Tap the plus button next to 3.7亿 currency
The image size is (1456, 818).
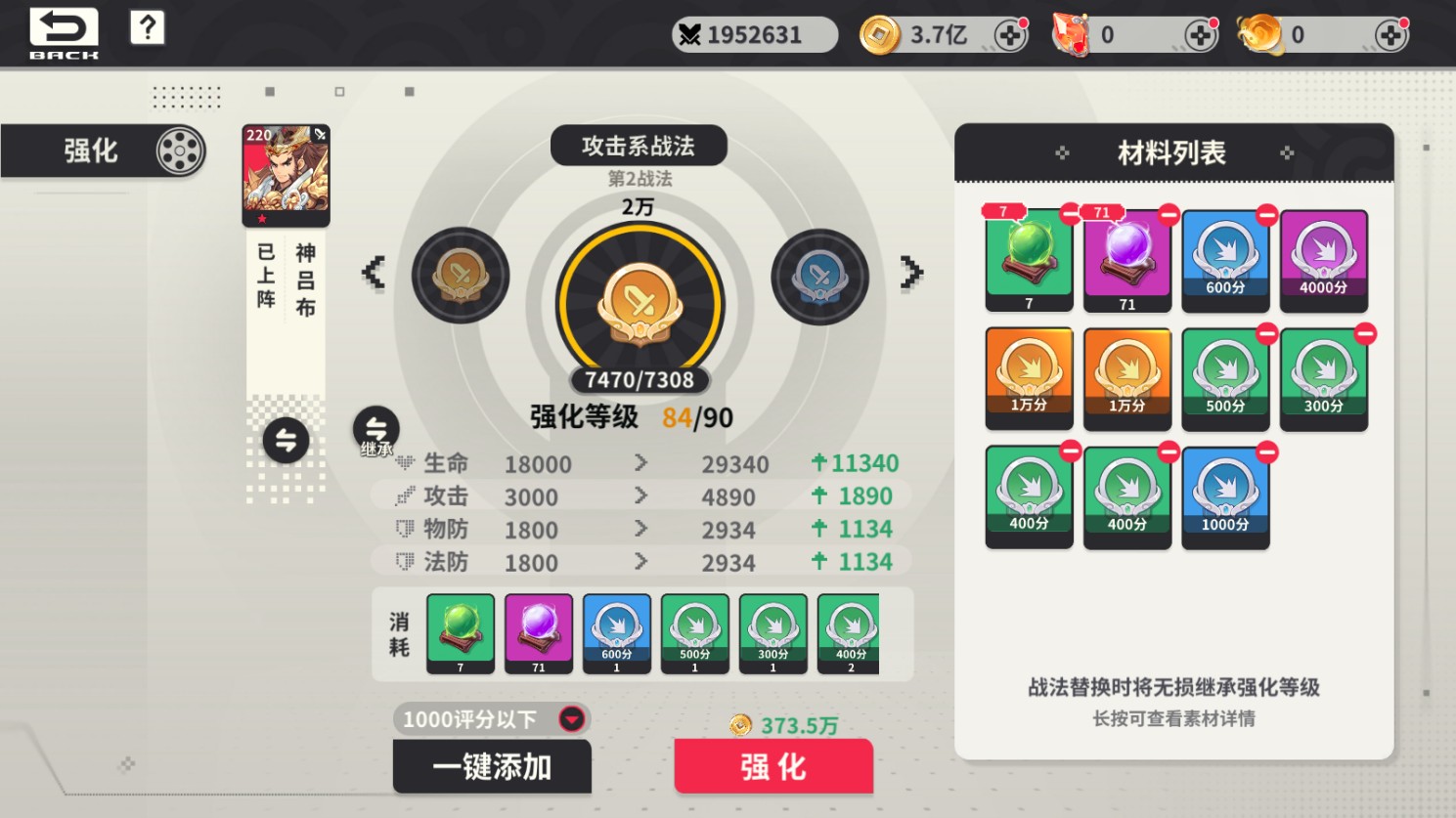[1011, 33]
